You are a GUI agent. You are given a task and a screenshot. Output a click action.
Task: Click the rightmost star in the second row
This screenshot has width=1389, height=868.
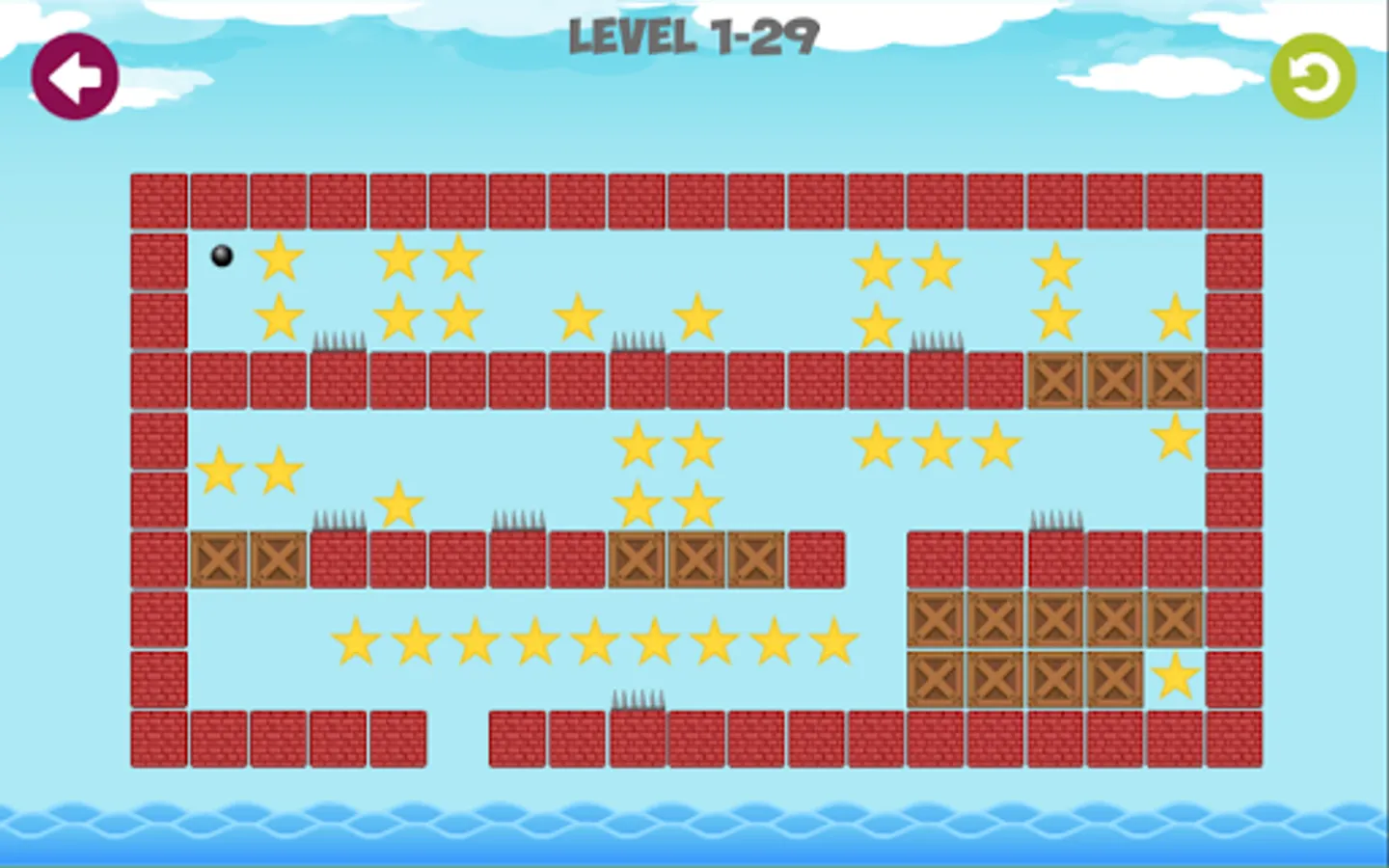pos(1175,316)
